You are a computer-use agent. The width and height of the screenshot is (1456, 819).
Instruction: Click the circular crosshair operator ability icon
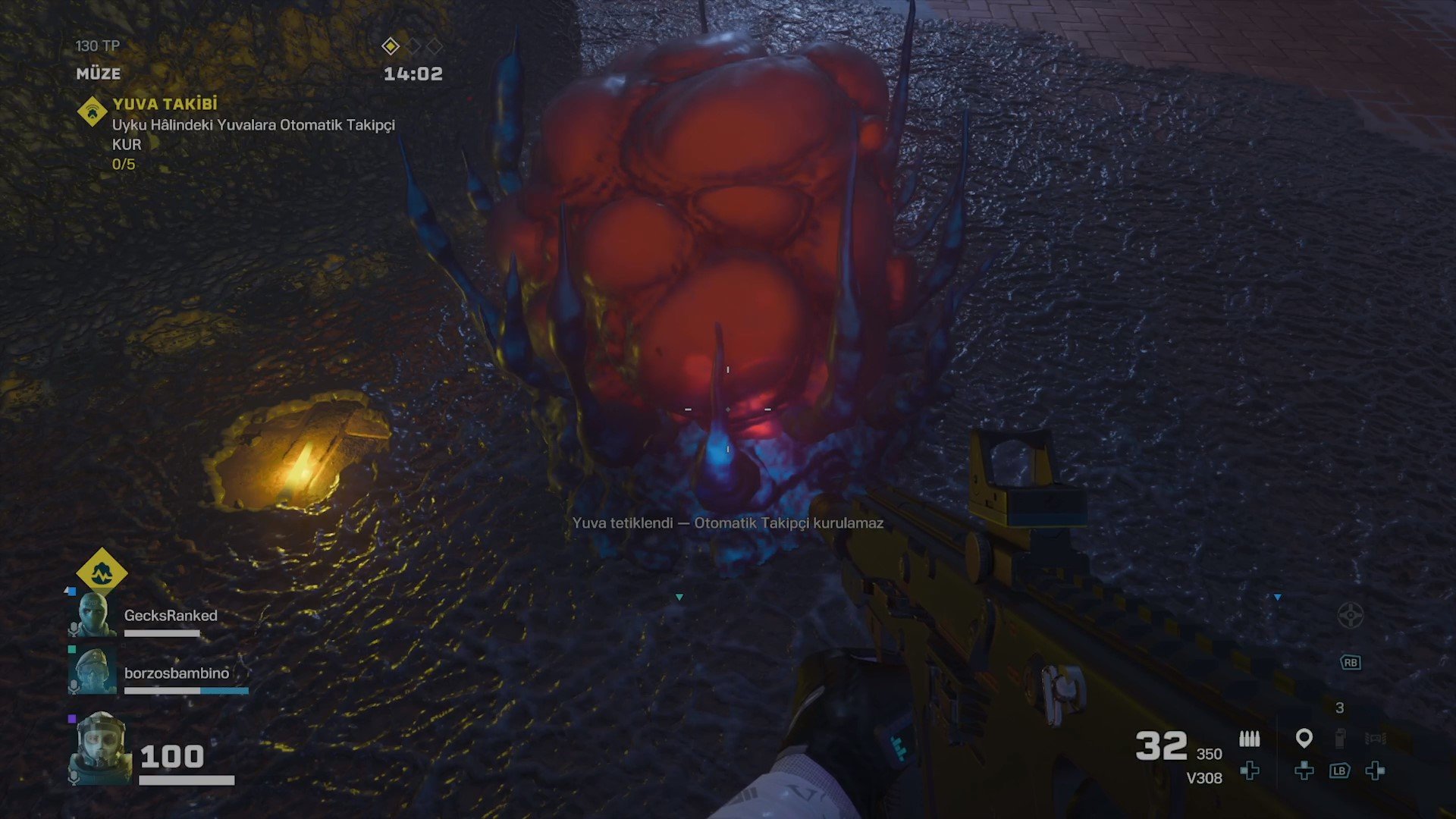1350,615
